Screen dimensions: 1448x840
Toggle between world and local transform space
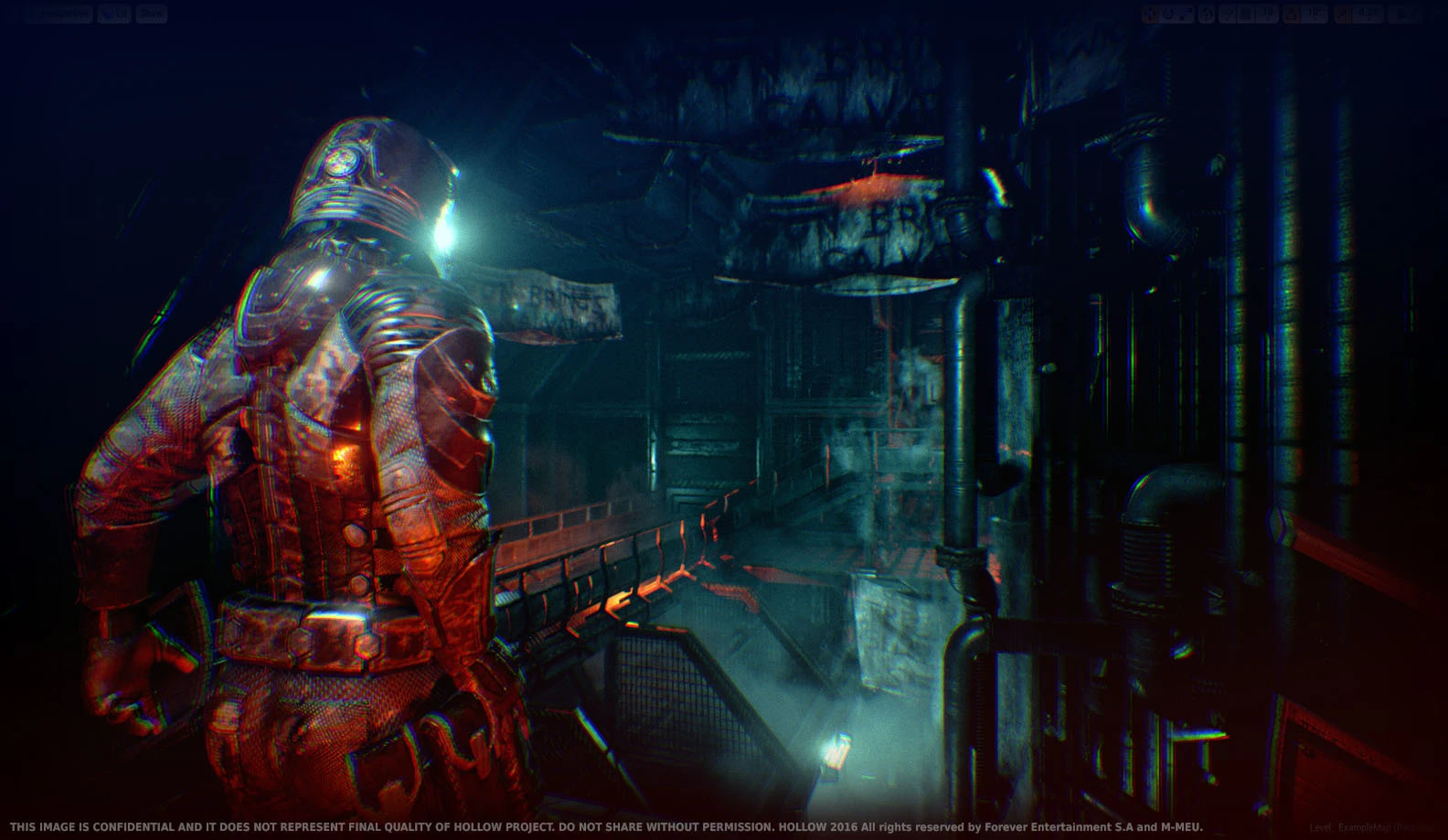click(x=1205, y=12)
